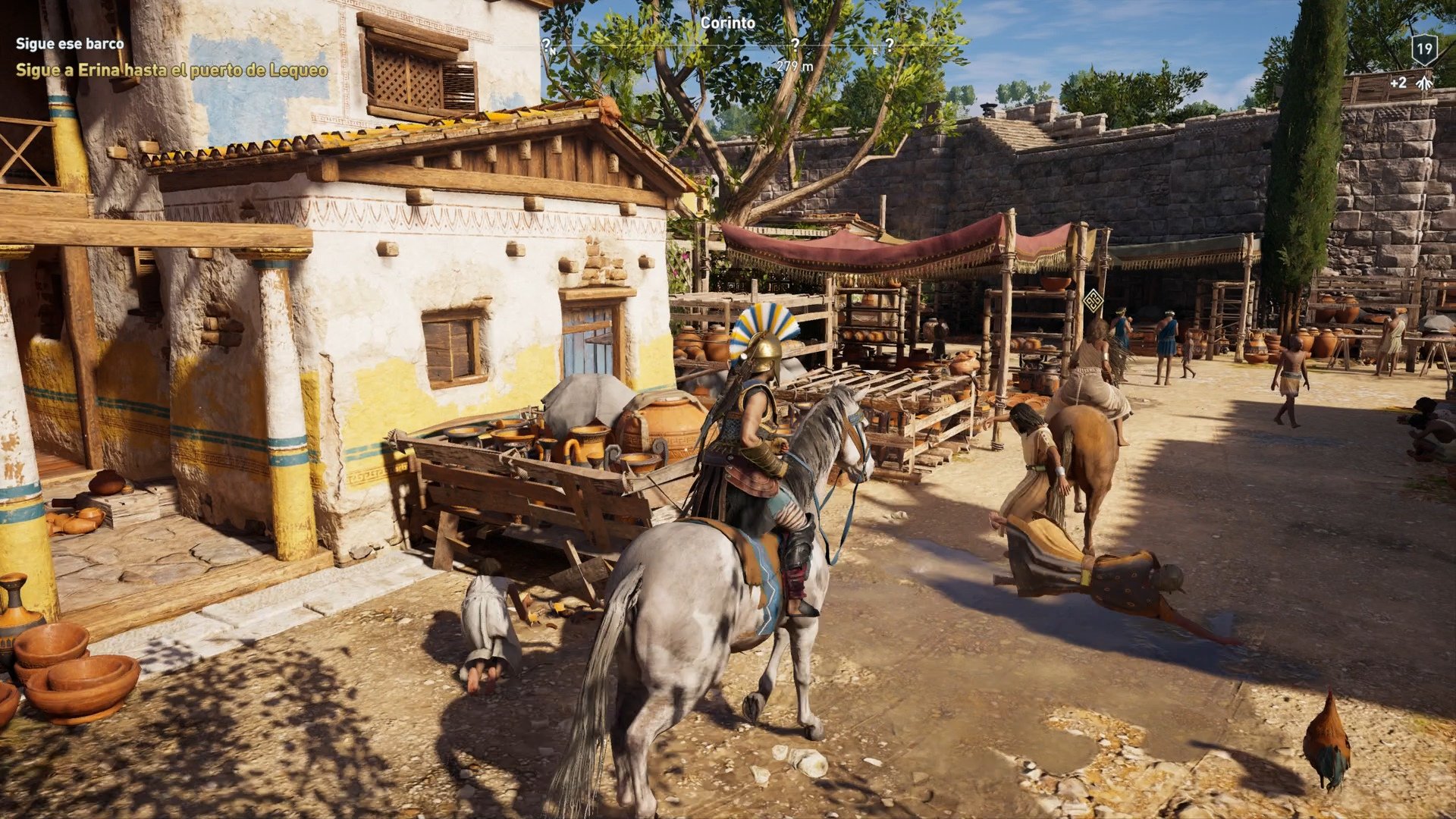The height and width of the screenshot is (819, 1456).
Task: Select the N cardinal letter on the compass
Action: (x=553, y=50)
